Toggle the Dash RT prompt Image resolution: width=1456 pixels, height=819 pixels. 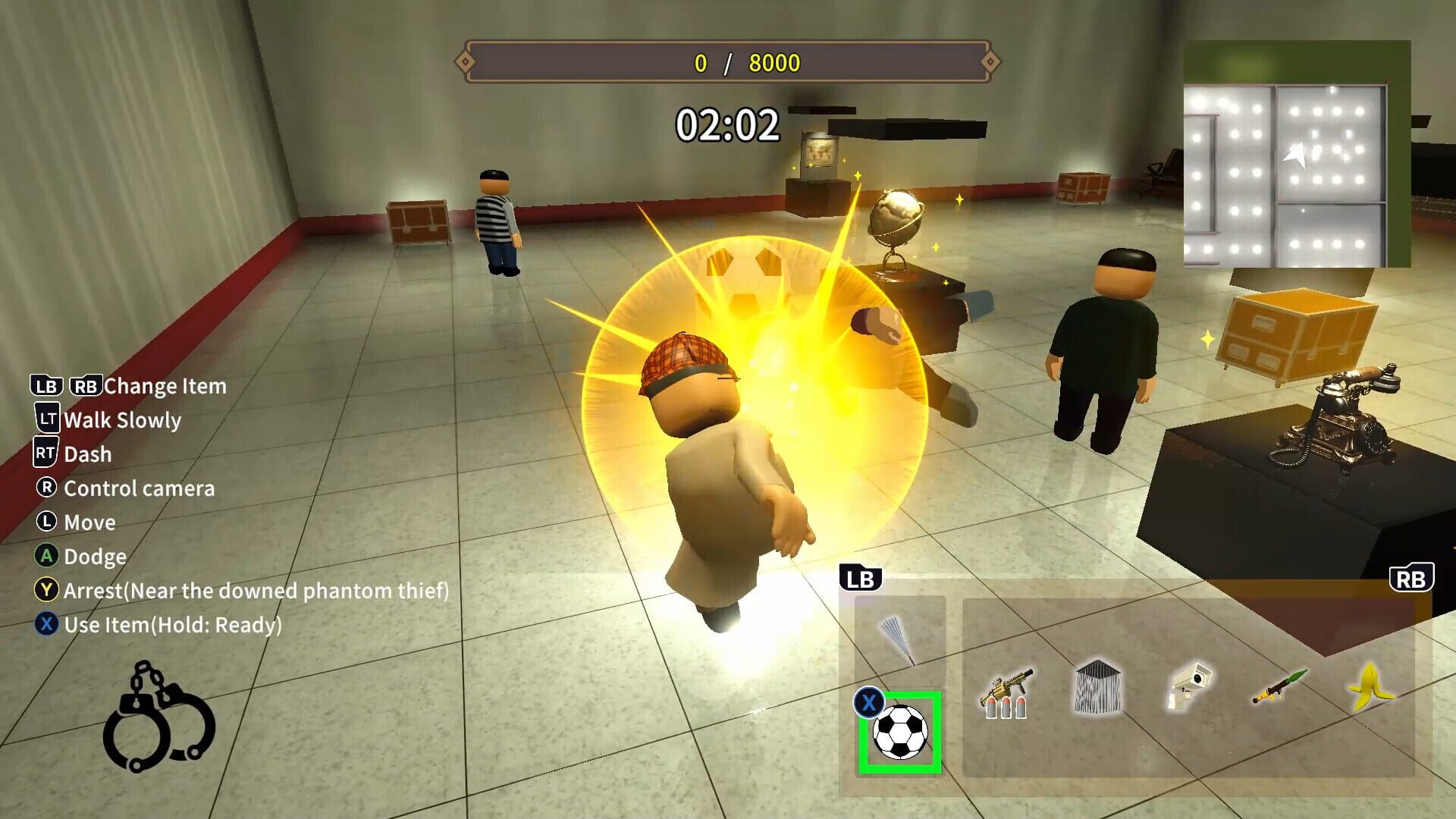76,454
